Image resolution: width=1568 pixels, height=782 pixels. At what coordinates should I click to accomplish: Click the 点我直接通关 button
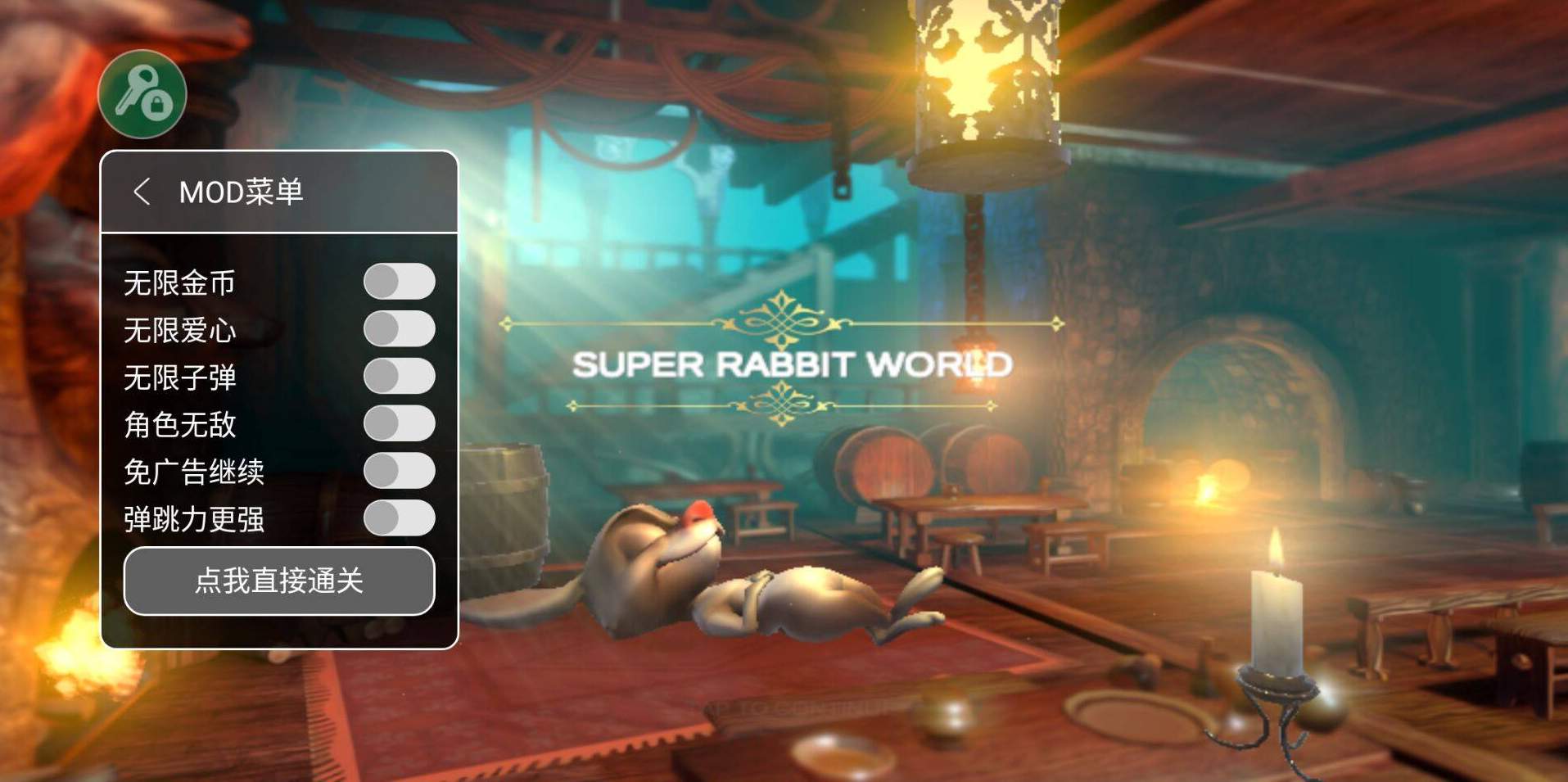click(x=279, y=581)
